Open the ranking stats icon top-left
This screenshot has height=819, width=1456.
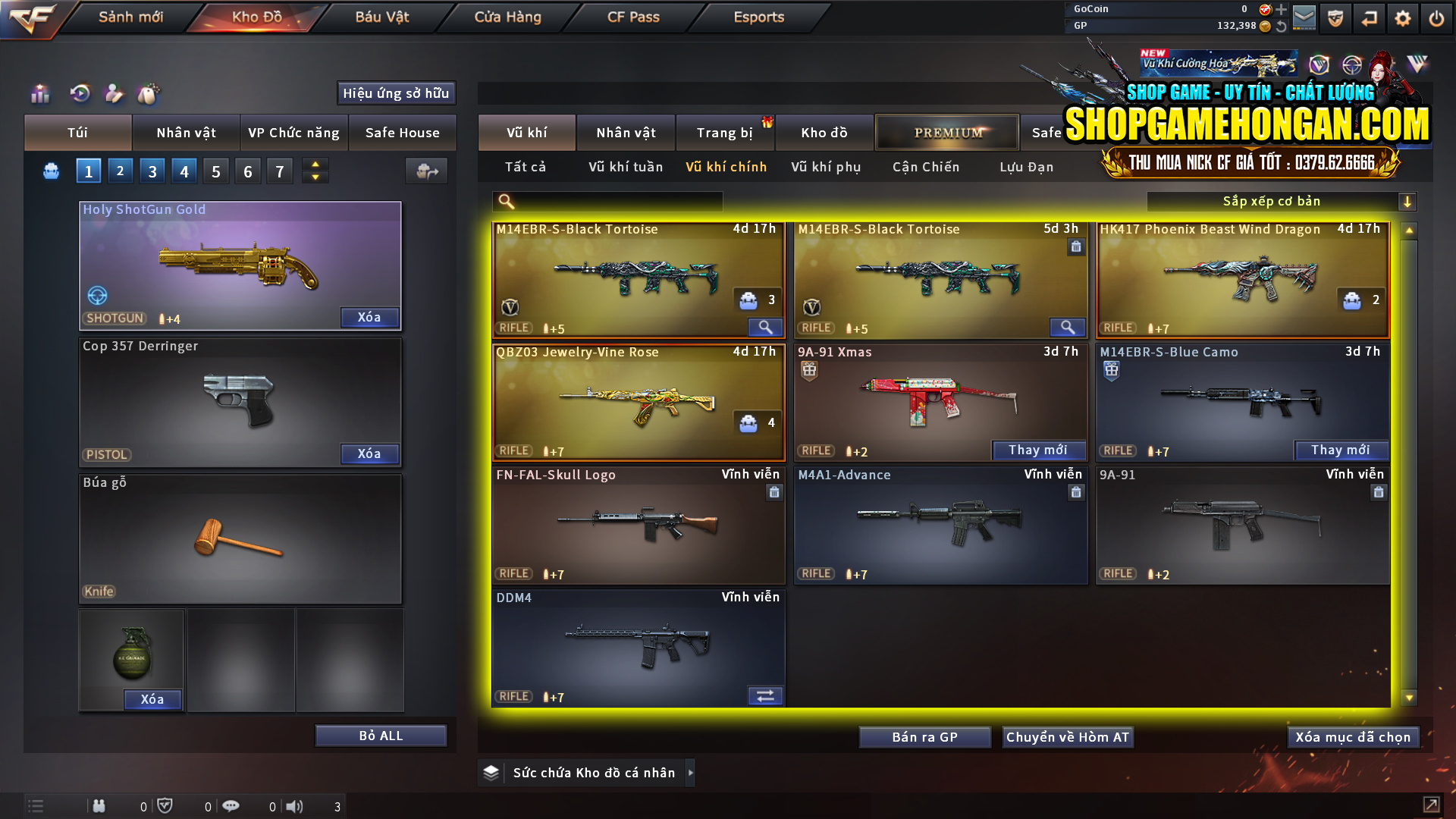point(39,94)
